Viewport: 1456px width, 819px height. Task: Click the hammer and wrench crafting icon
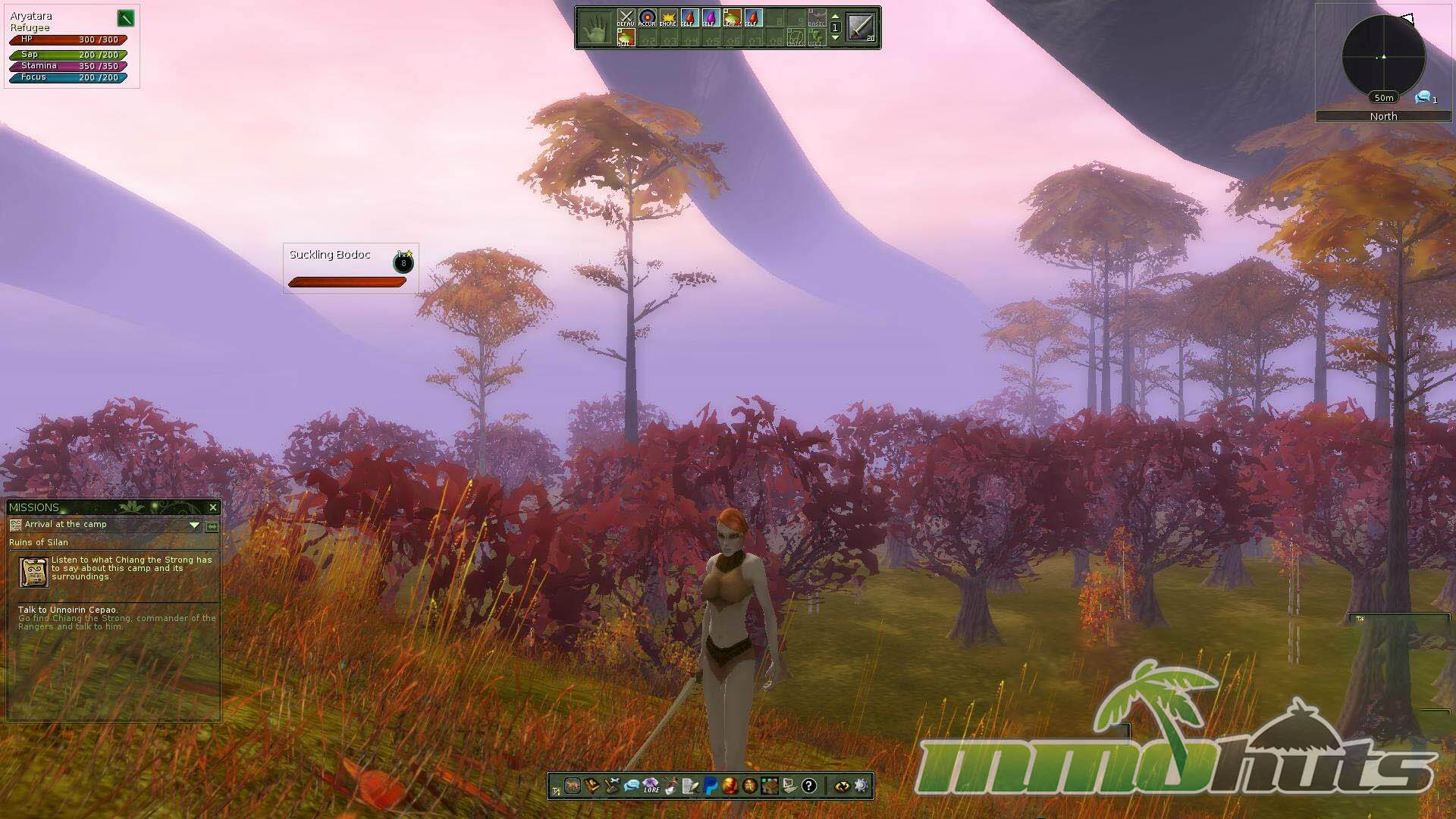(x=611, y=786)
